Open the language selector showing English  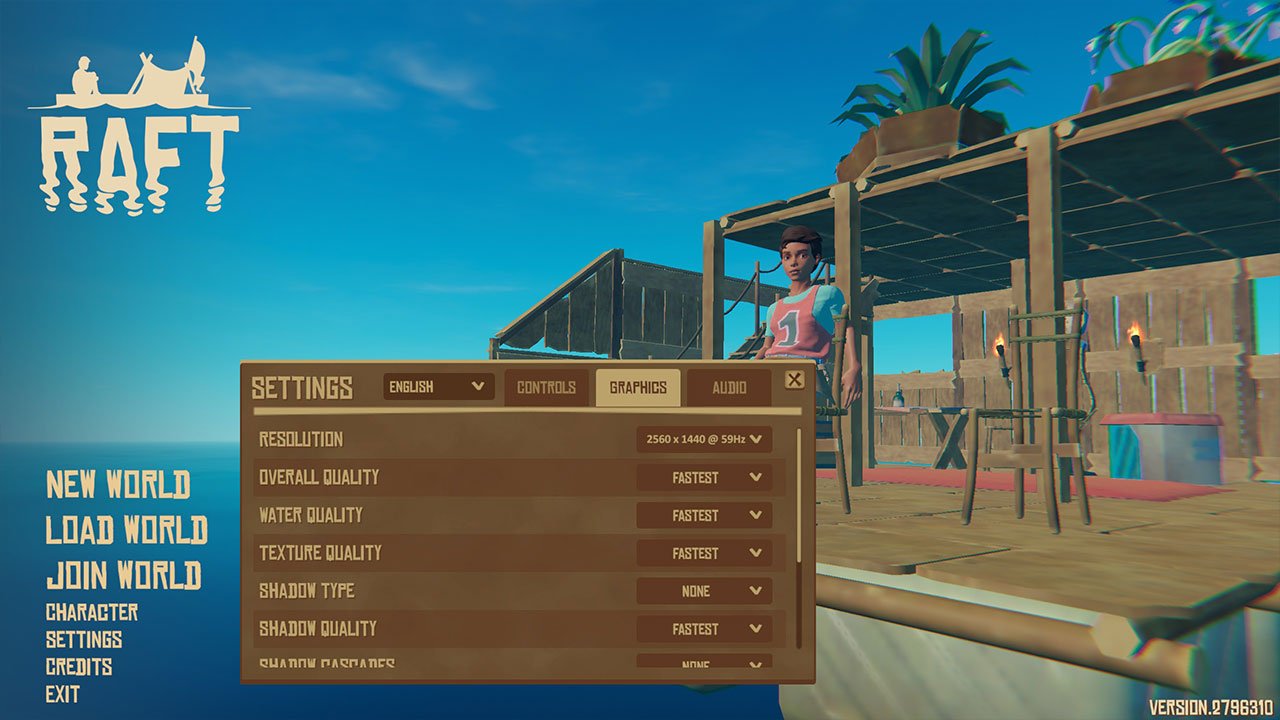click(x=437, y=387)
